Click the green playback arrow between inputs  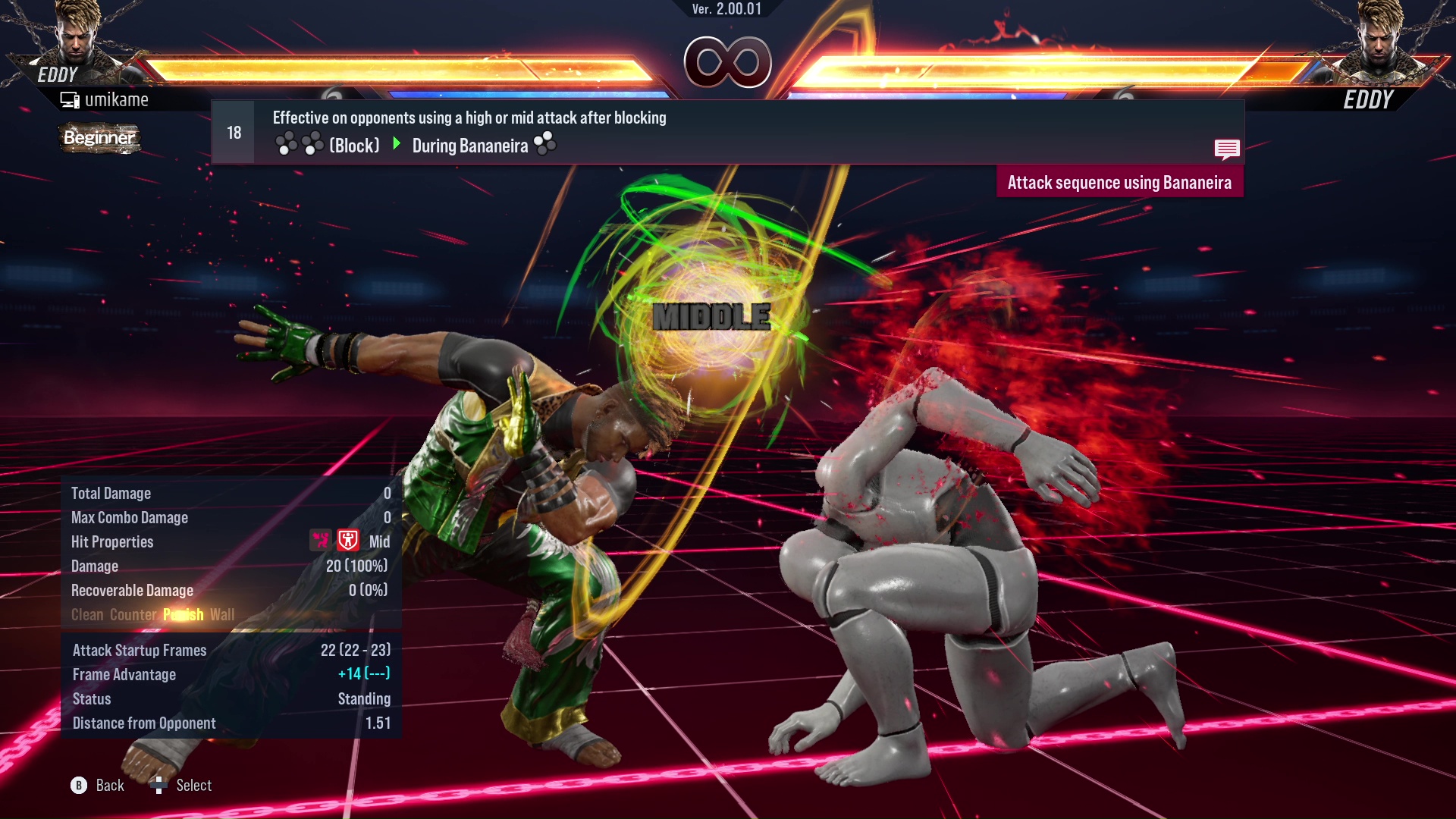coord(397,143)
